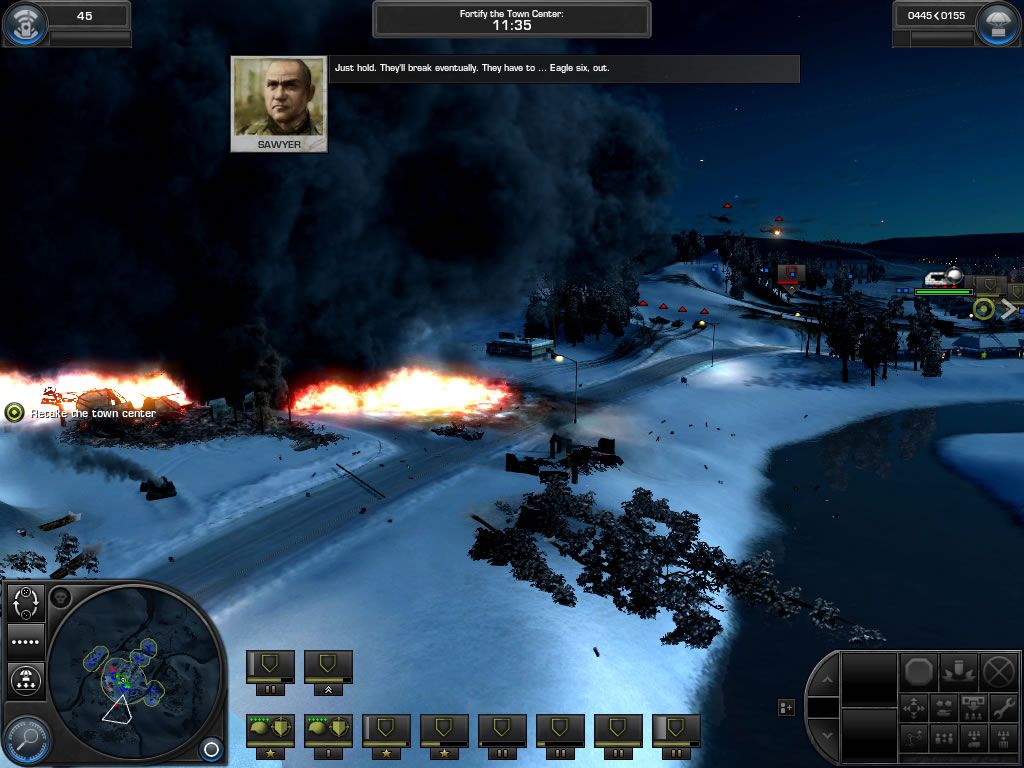Click the wrench repair command
Image resolution: width=1024 pixels, height=768 pixels.
click(x=1004, y=708)
